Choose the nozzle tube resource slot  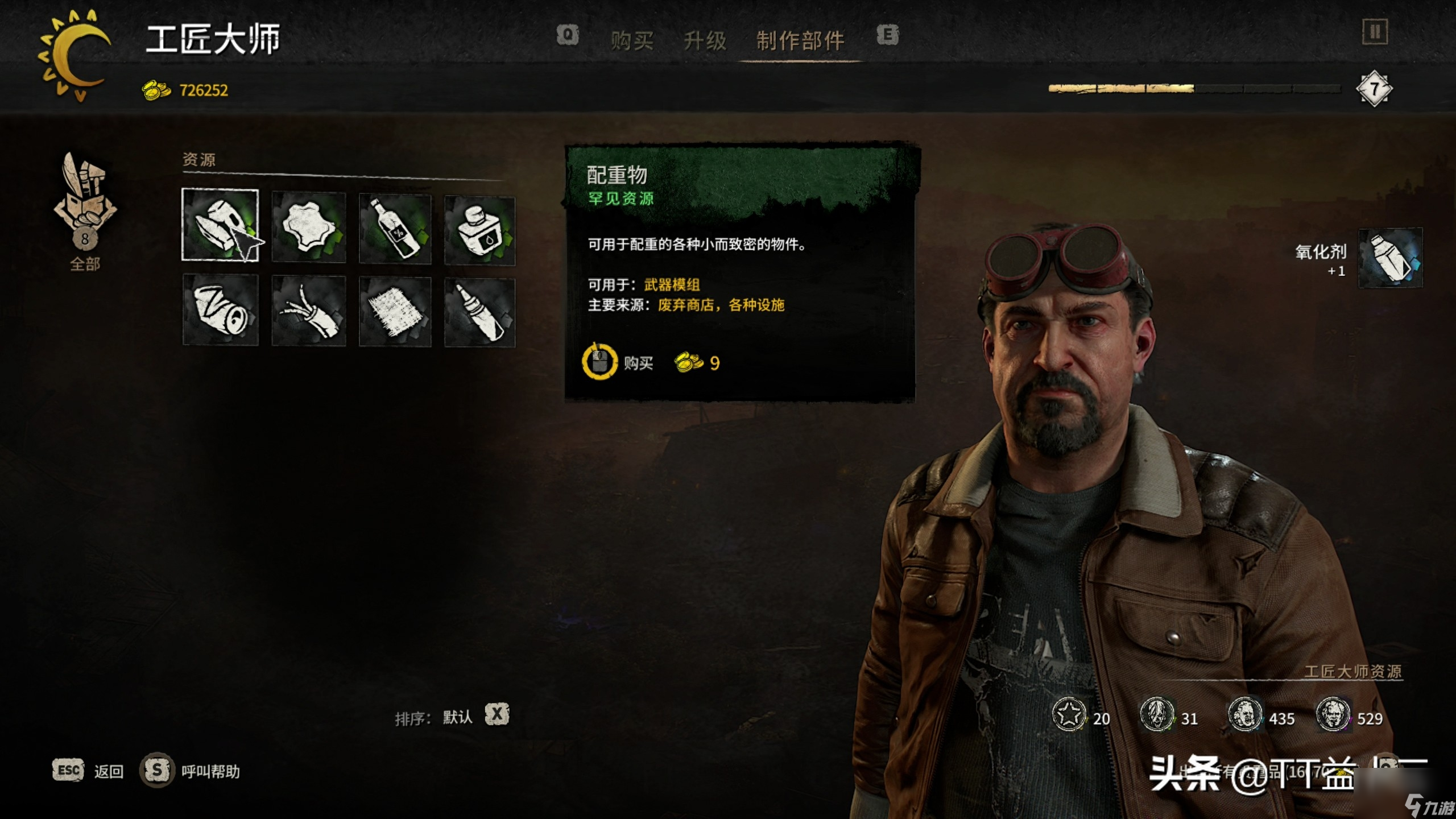click(479, 312)
